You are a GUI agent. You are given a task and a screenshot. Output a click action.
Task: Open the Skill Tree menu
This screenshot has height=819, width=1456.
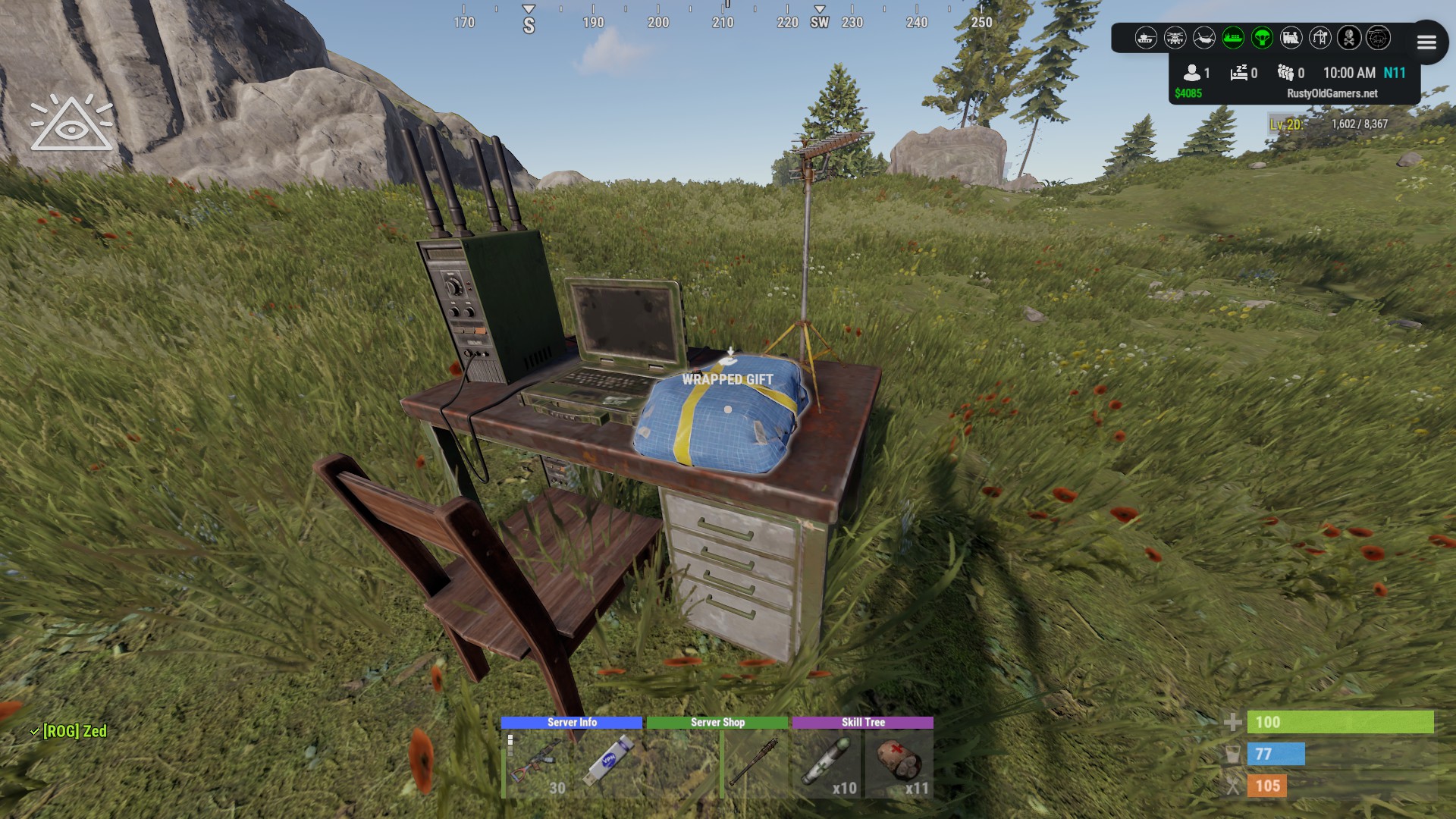[x=863, y=723]
